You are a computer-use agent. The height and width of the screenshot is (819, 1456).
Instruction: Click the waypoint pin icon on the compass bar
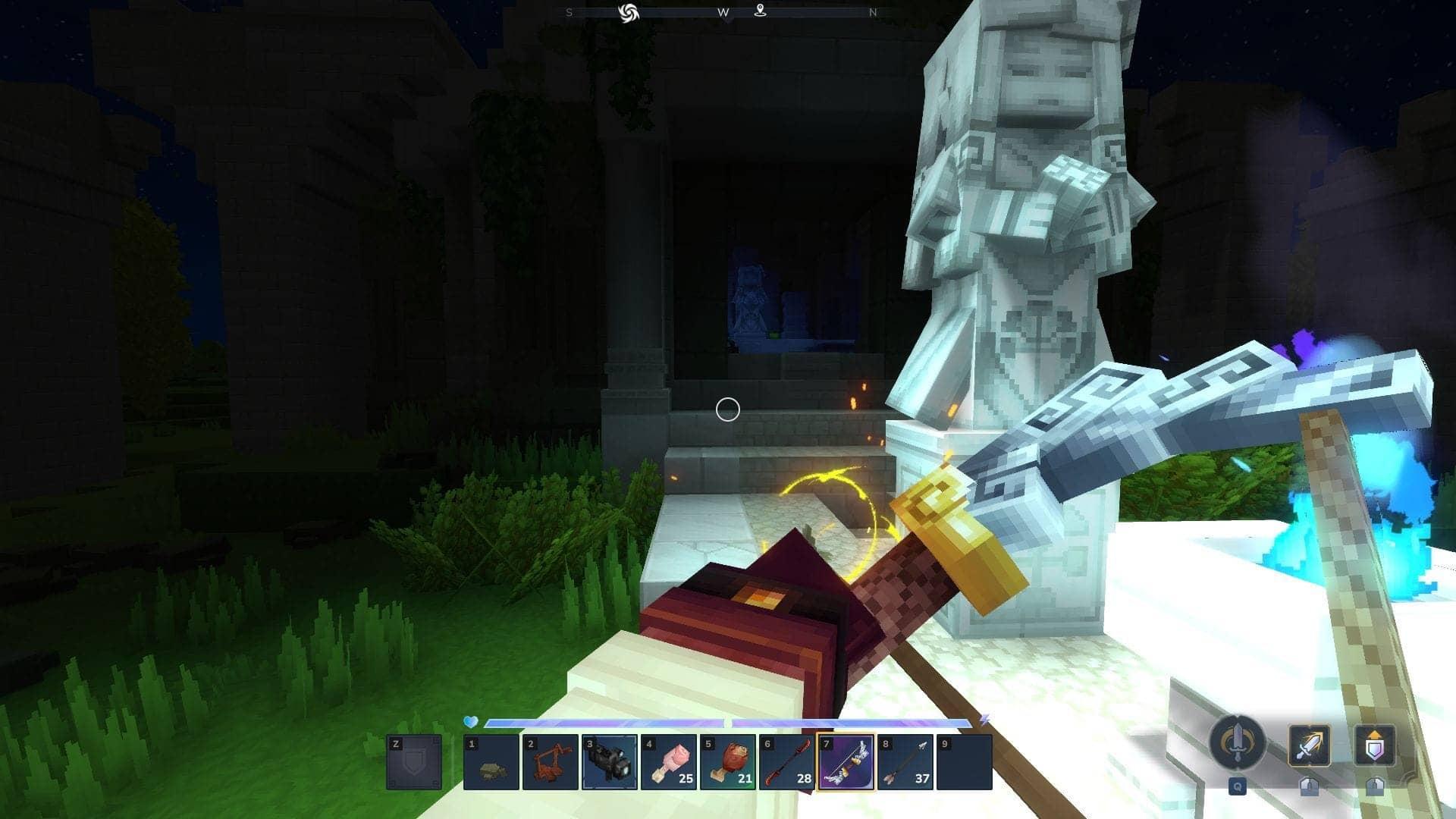click(761, 12)
